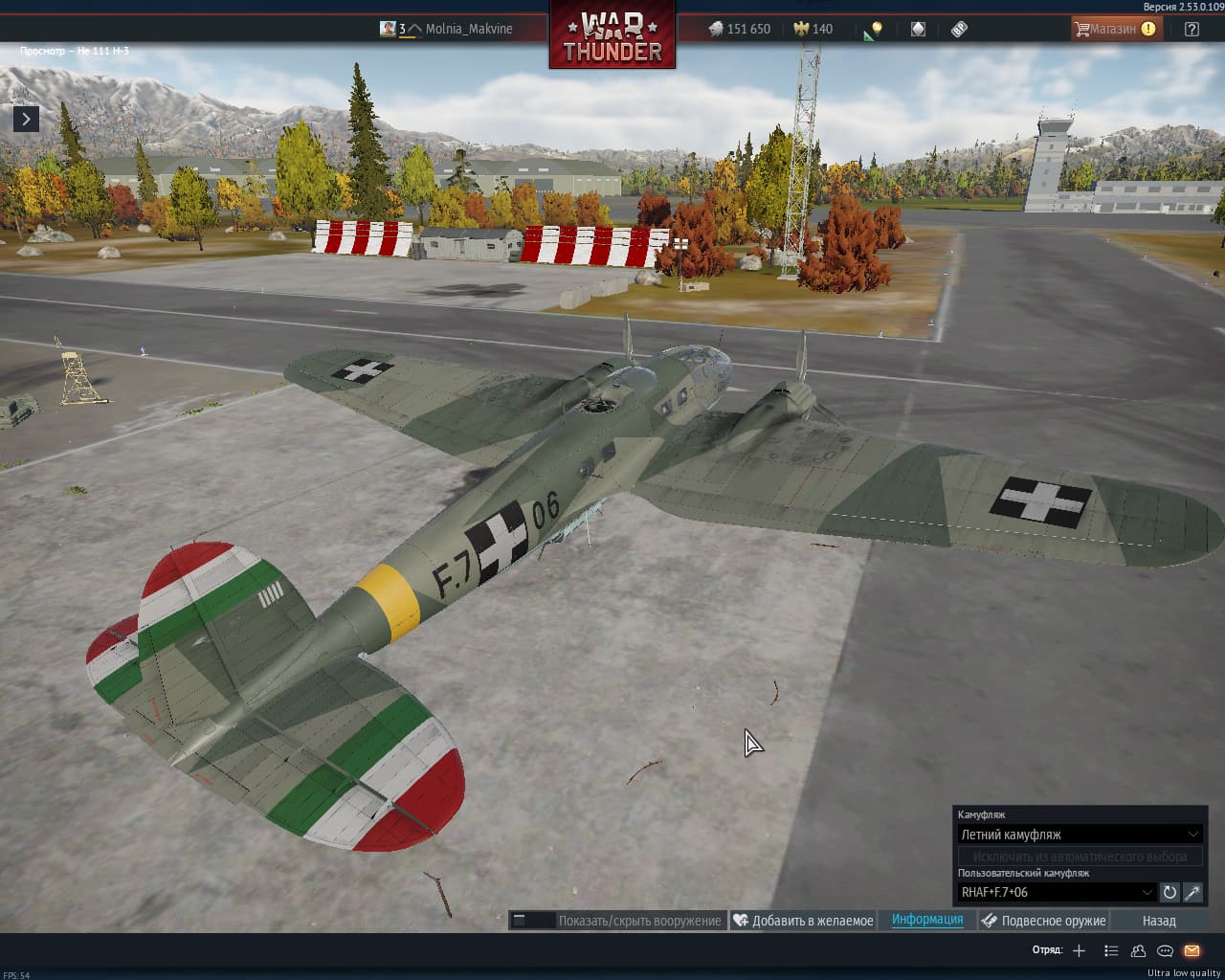Expand the side panel arrow
This screenshot has height=980, width=1225.
26,119
